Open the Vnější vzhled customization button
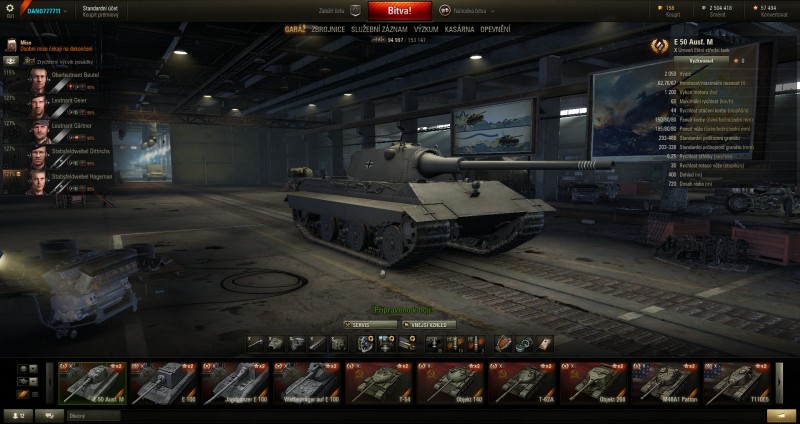The image size is (800, 424). (x=429, y=324)
